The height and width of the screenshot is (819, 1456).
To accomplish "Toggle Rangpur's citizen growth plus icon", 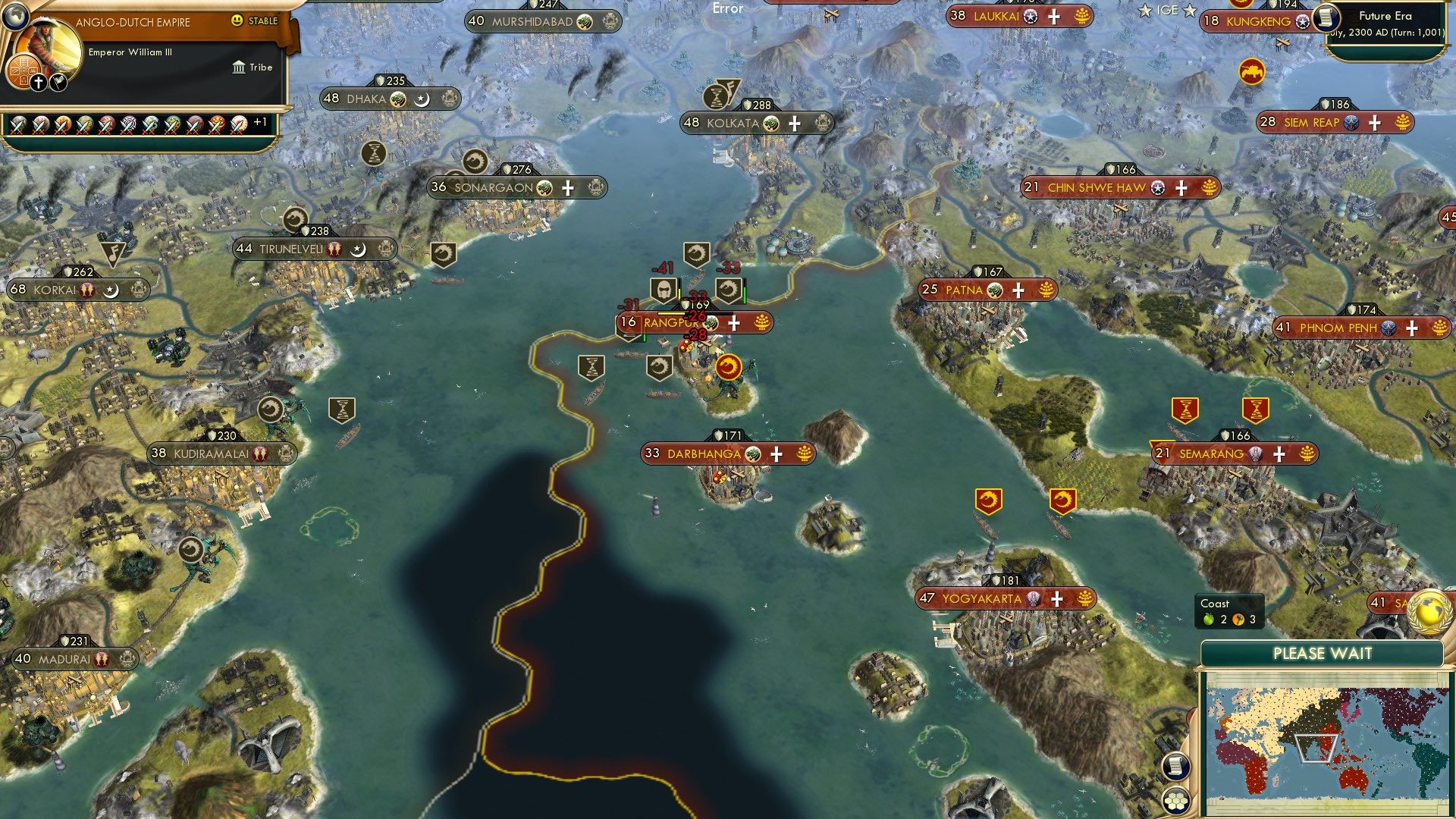I will point(733,323).
